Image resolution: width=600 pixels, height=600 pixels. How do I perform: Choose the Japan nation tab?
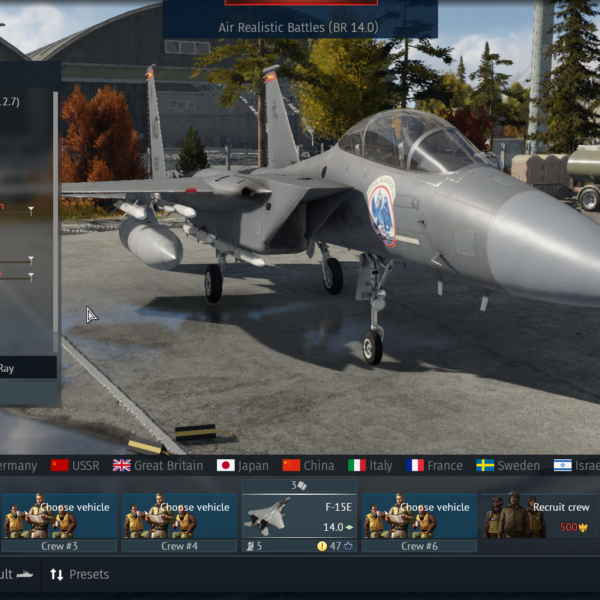[x=243, y=465]
